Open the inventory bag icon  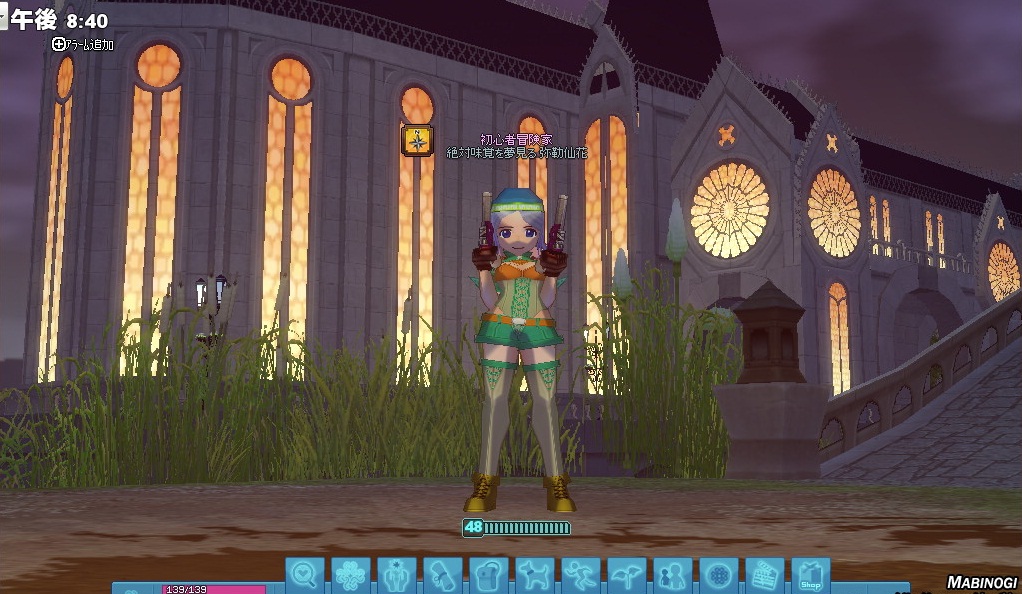coord(489,575)
